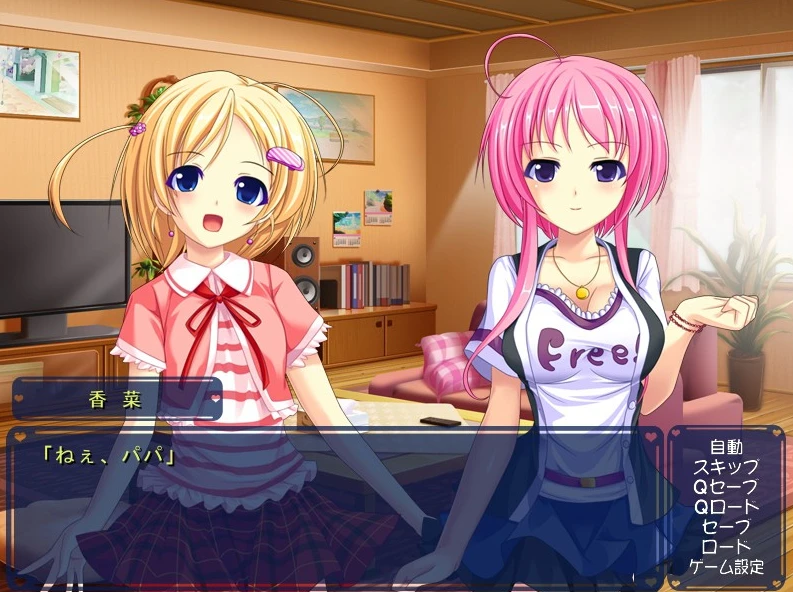This screenshot has height=592, width=793.
Task: Quick save with Qセーブ
Action: pos(726,487)
